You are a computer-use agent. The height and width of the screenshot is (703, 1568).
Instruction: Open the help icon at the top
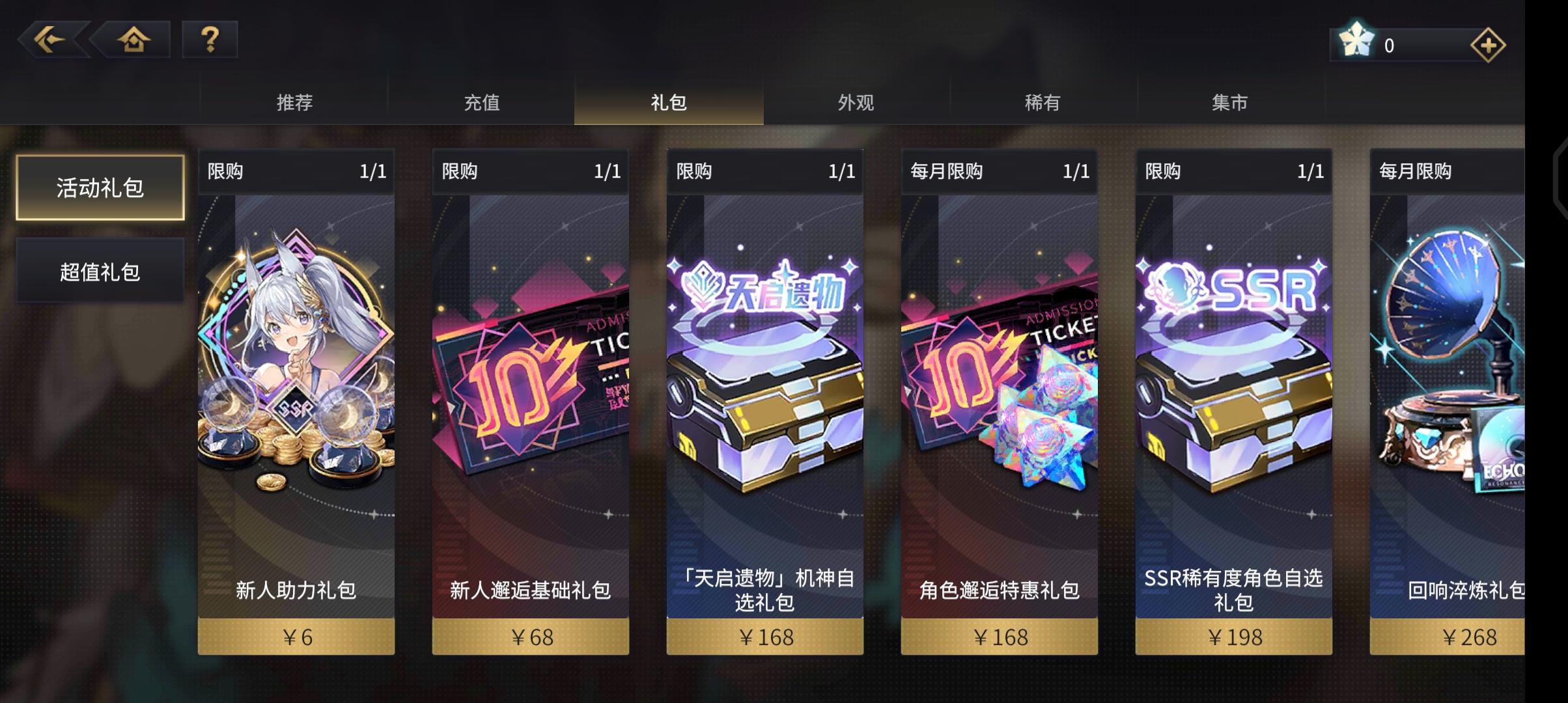pos(208,40)
